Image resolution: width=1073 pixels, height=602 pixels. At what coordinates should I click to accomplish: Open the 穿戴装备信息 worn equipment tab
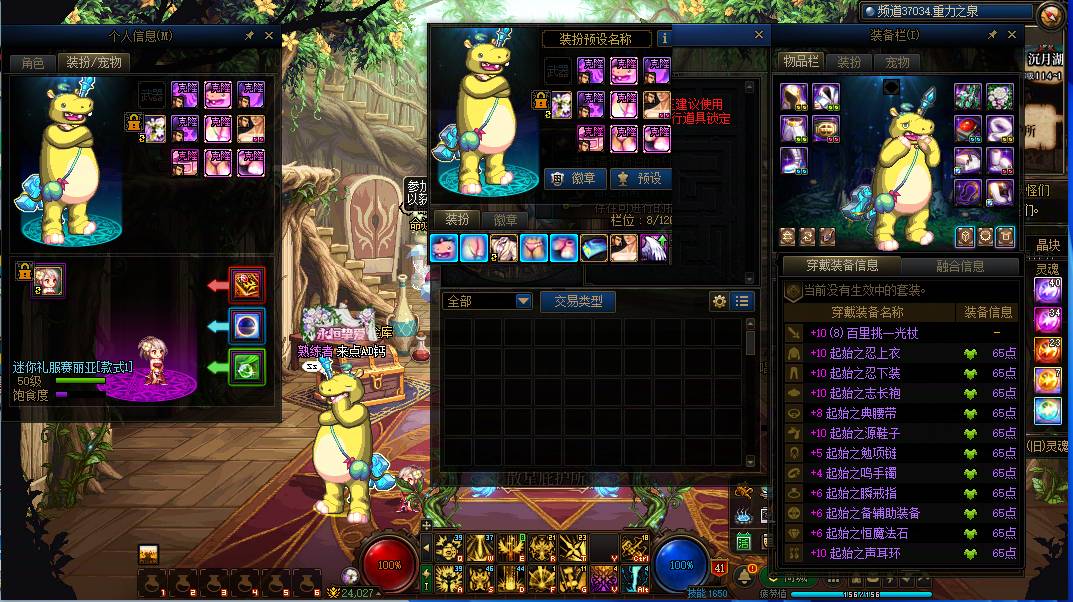(842, 266)
